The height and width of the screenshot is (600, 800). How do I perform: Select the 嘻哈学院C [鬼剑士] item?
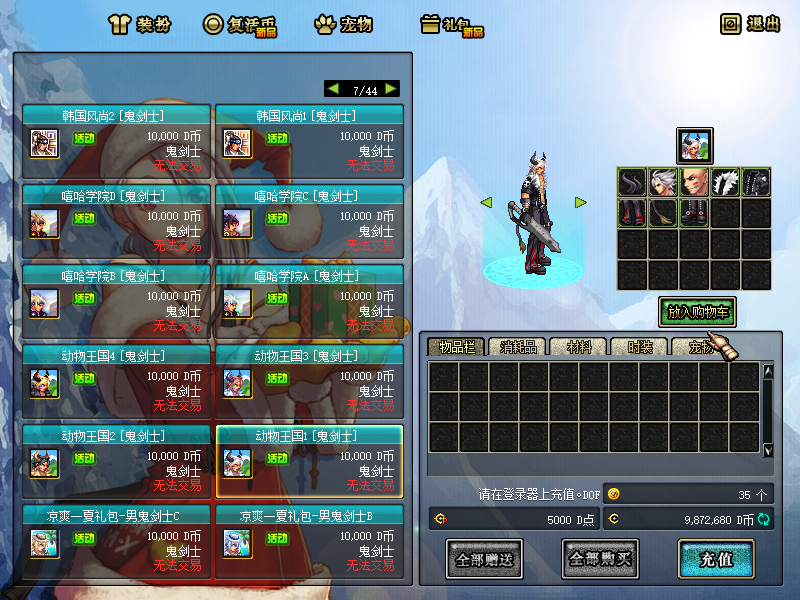[x=309, y=221]
